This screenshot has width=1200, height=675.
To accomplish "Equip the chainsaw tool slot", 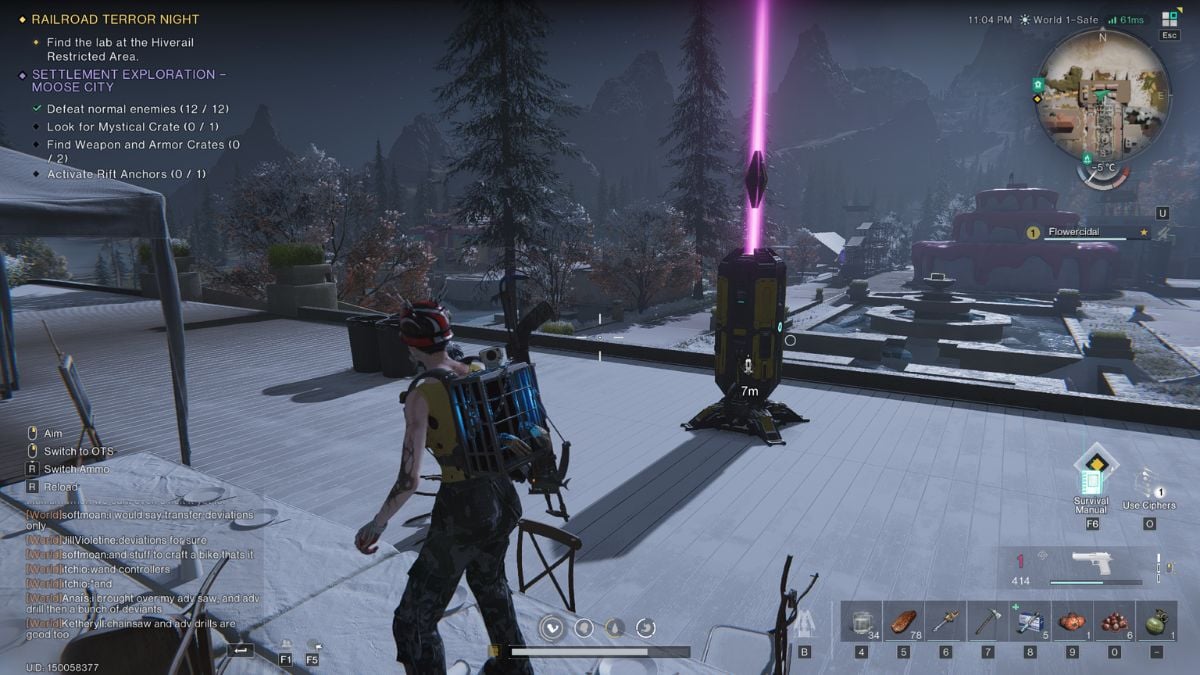I will pyautogui.click(x=945, y=622).
